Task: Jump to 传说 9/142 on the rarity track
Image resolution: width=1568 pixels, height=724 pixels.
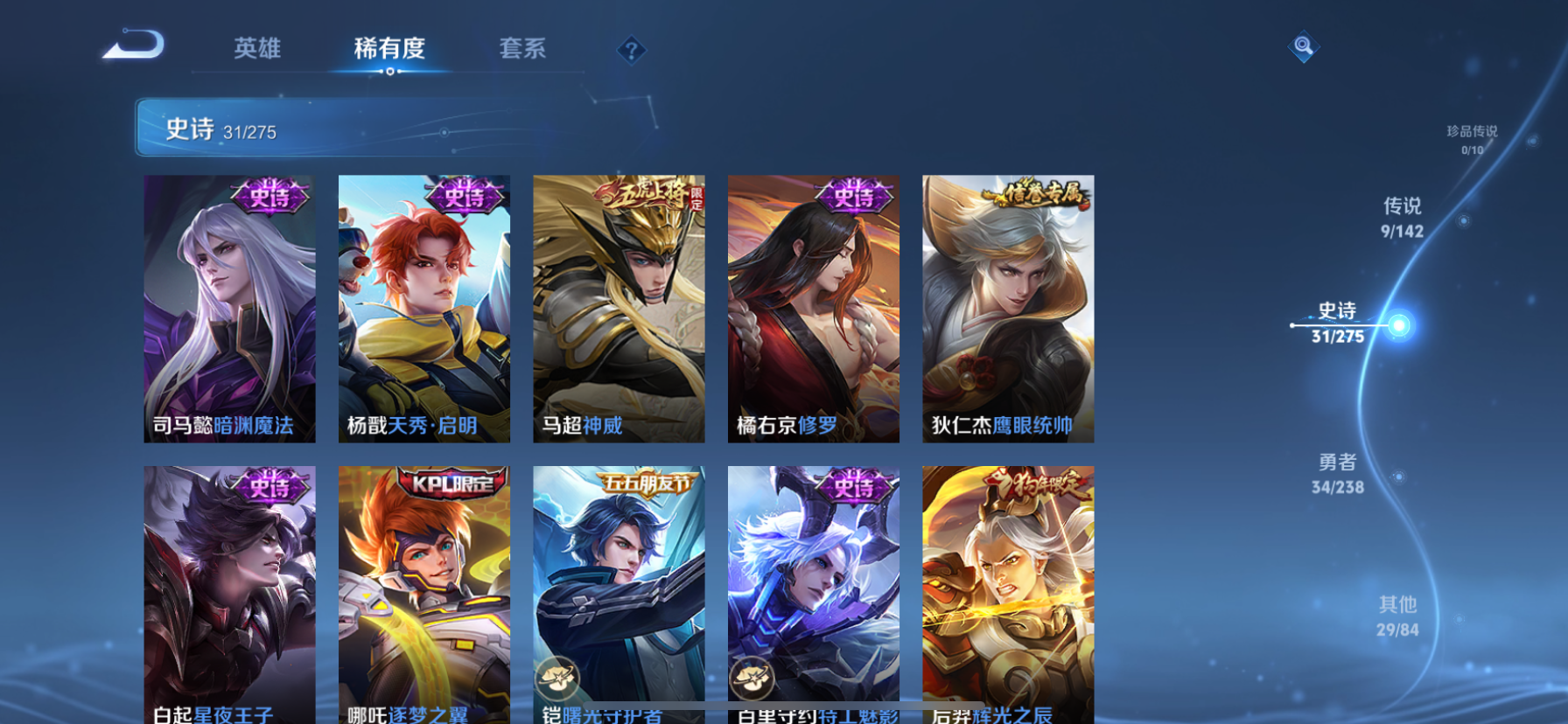Action: [1404, 217]
